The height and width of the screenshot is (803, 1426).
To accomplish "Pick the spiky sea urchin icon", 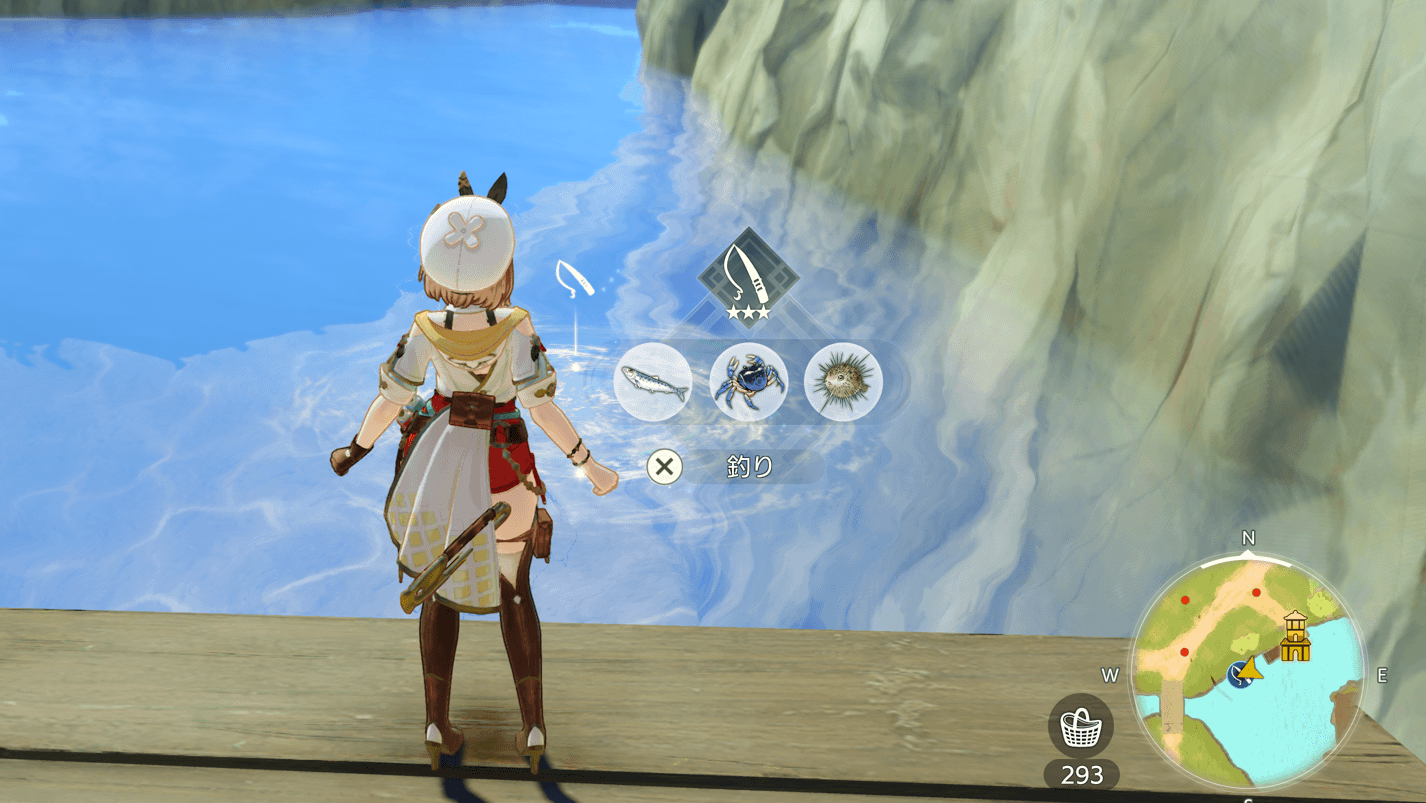I will click(843, 382).
